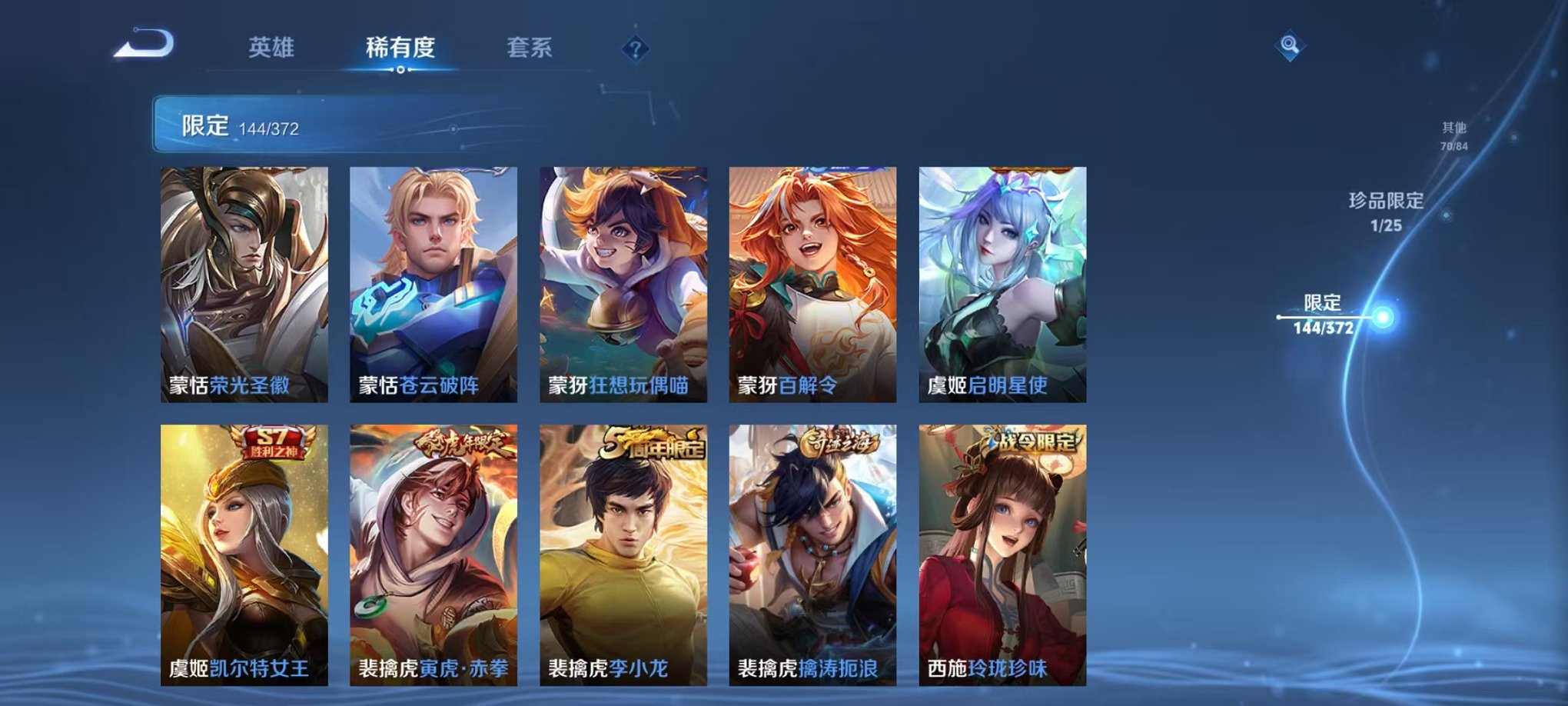This screenshot has height=706, width=1568.
Task: Switch to the 套系 tab
Action: coord(532,46)
